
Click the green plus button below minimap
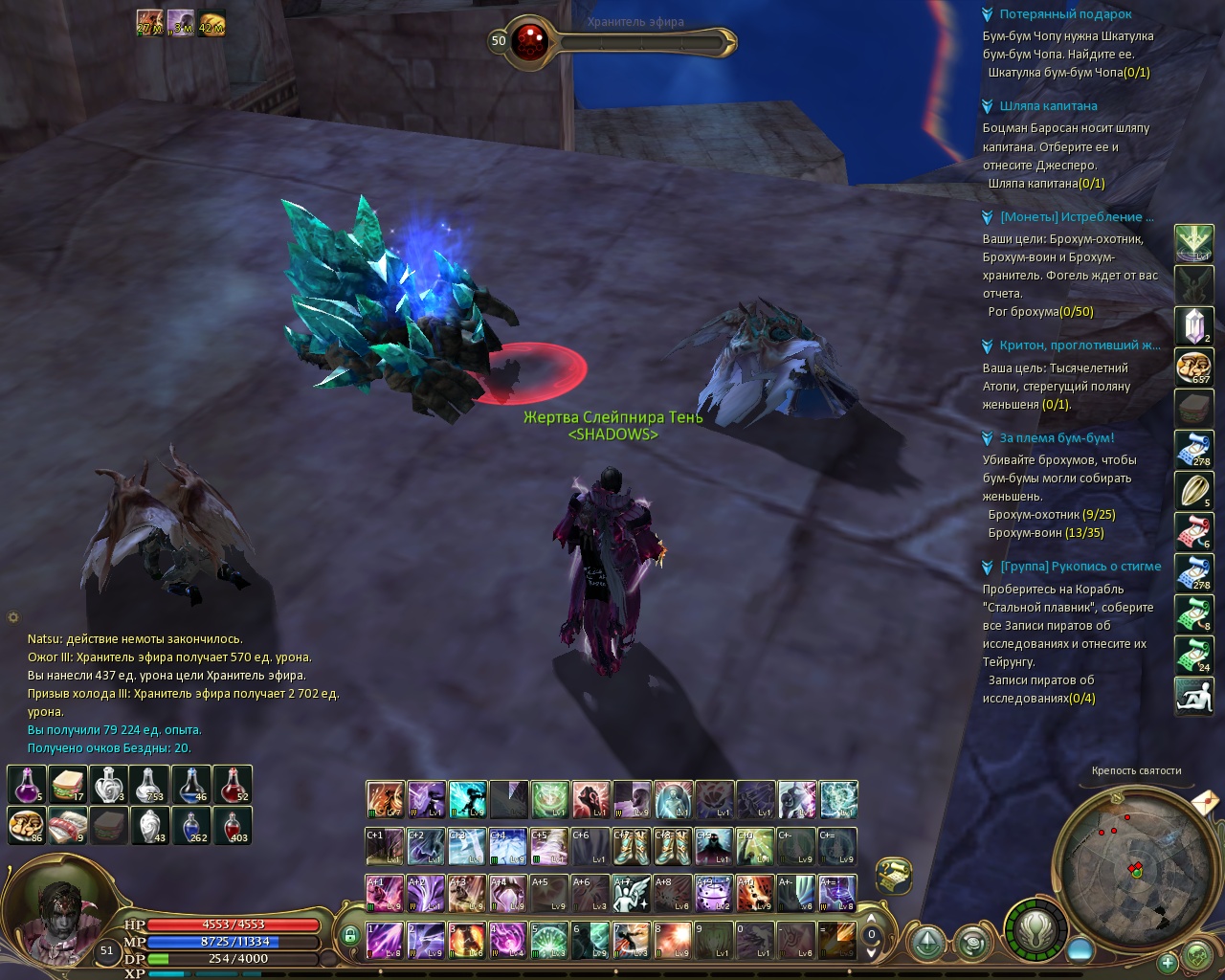coord(1168,962)
